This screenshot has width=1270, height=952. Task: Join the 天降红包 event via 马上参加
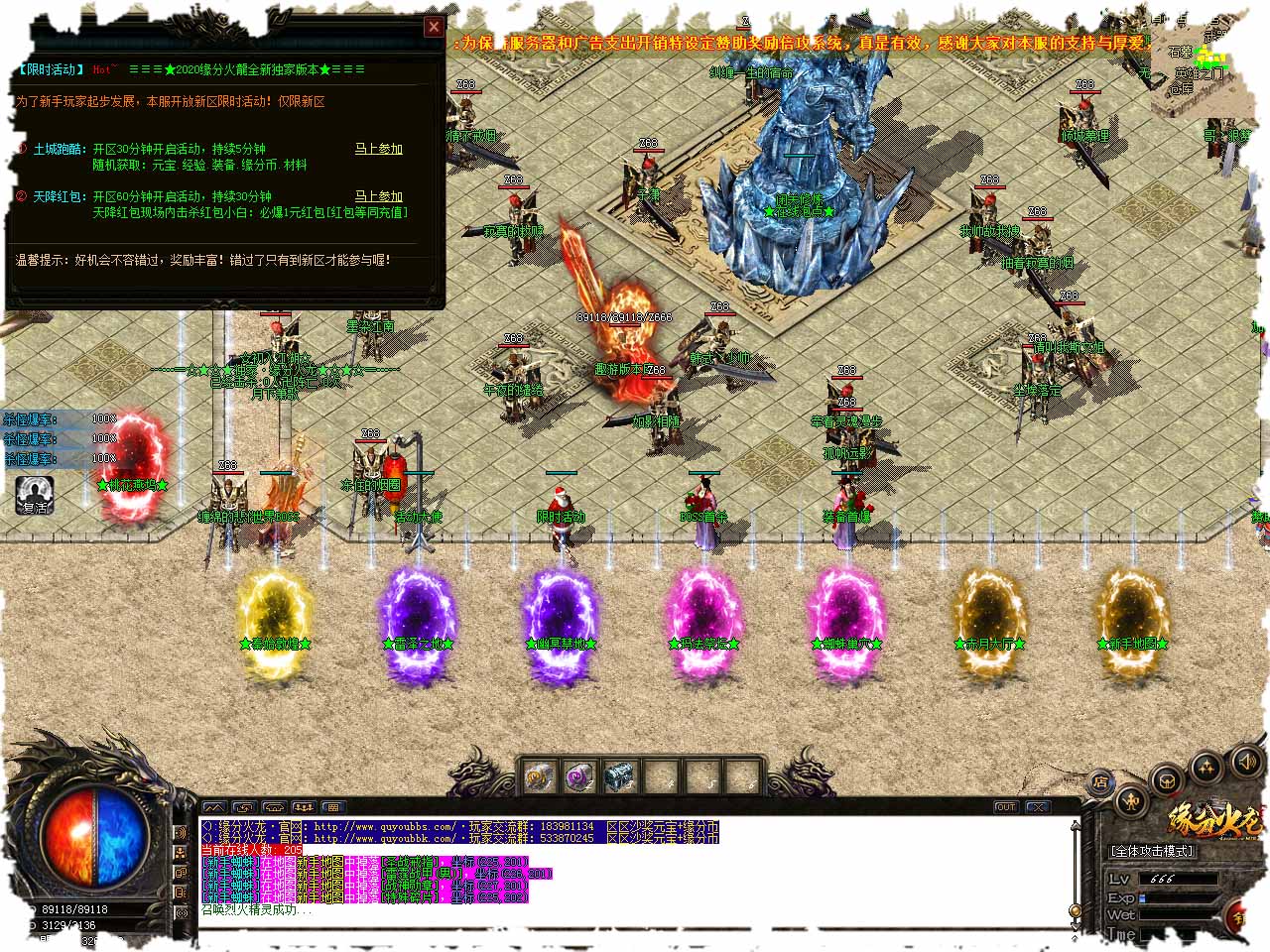pyautogui.click(x=379, y=196)
